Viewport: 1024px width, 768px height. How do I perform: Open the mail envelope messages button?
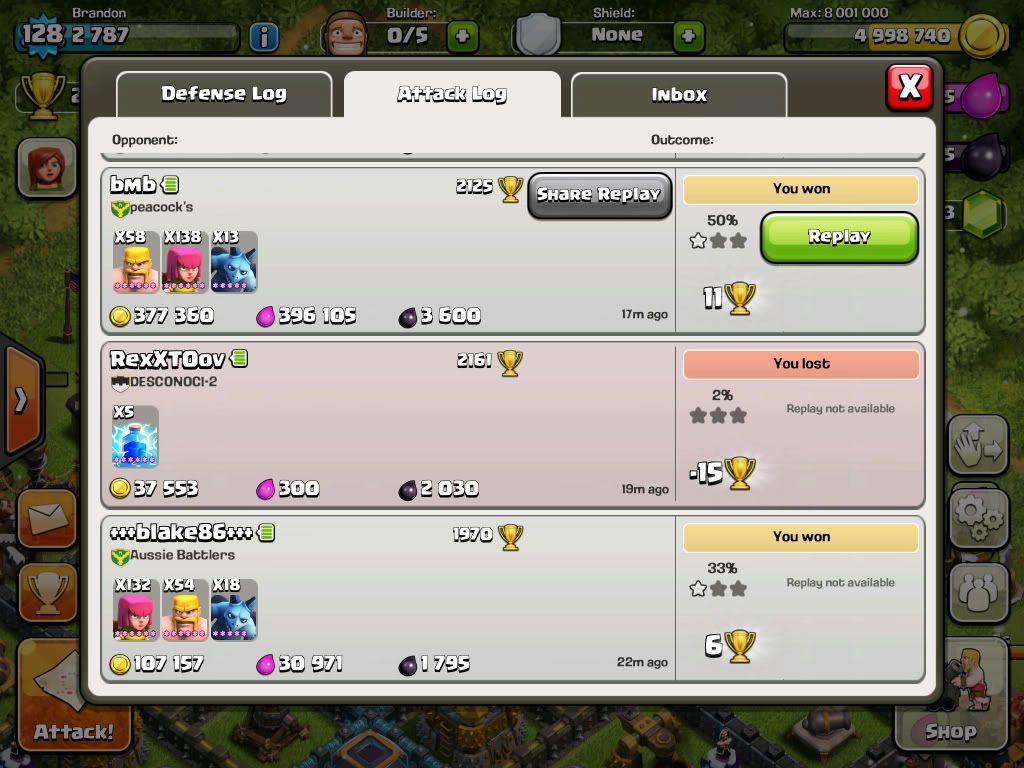(46, 519)
